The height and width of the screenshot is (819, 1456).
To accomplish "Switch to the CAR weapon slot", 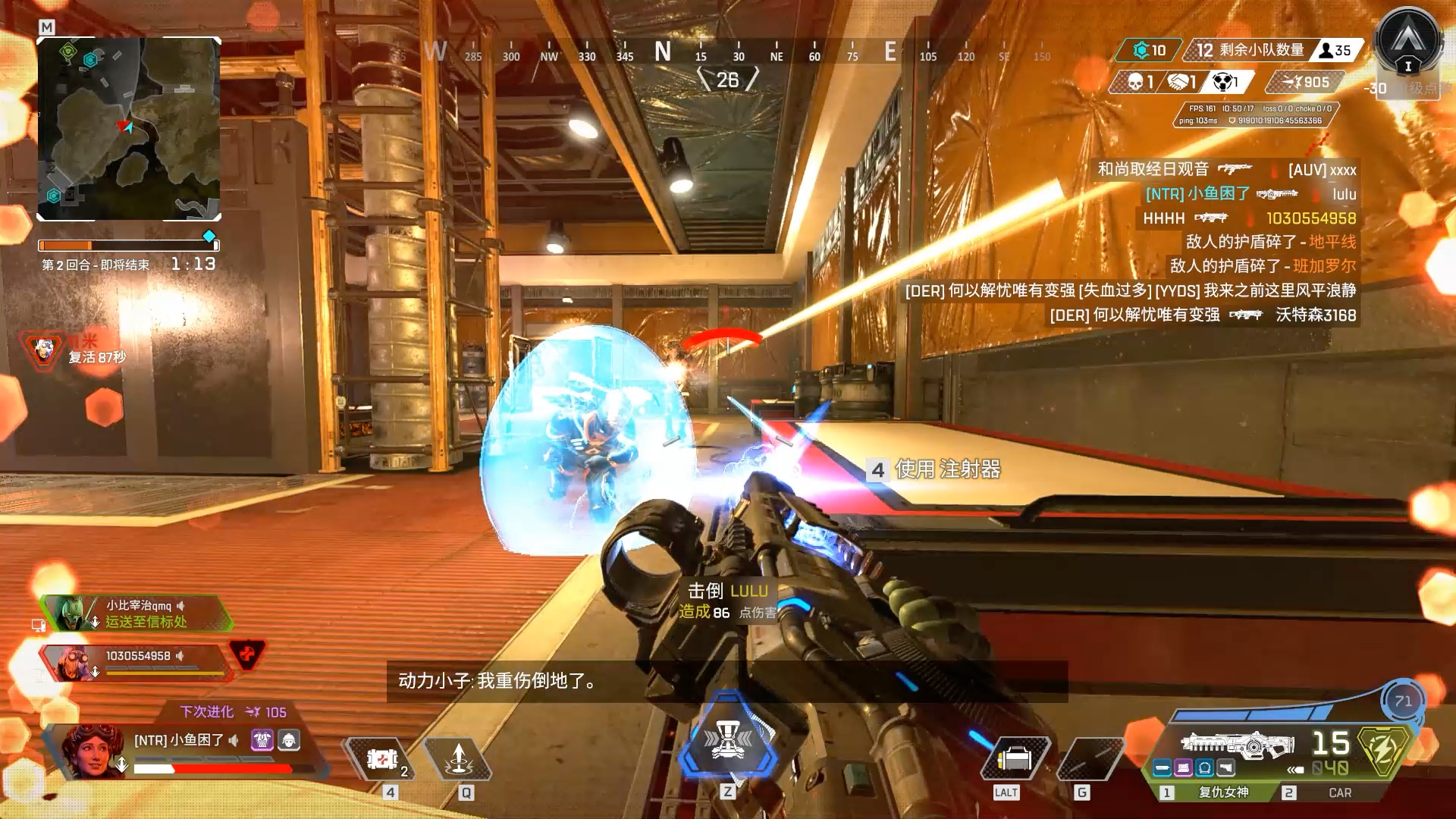I will click(1339, 792).
